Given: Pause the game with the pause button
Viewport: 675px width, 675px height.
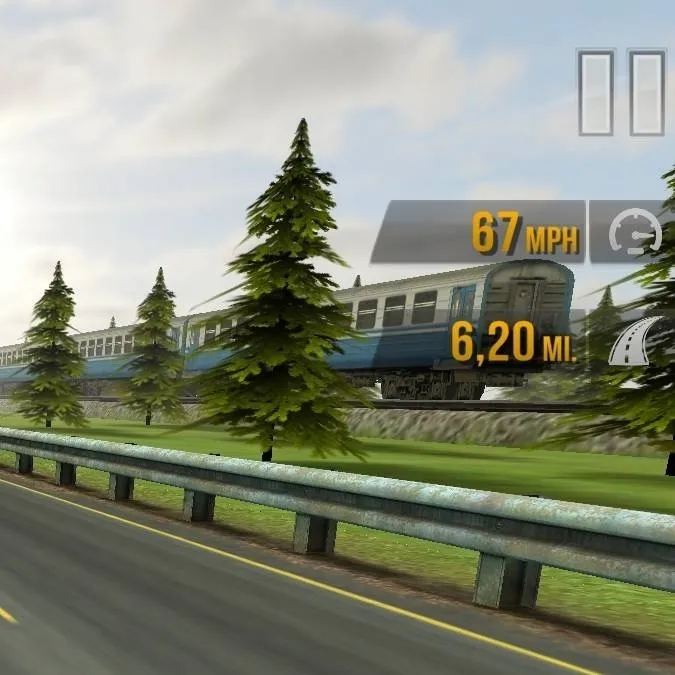Looking at the screenshot, I should [621, 92].
